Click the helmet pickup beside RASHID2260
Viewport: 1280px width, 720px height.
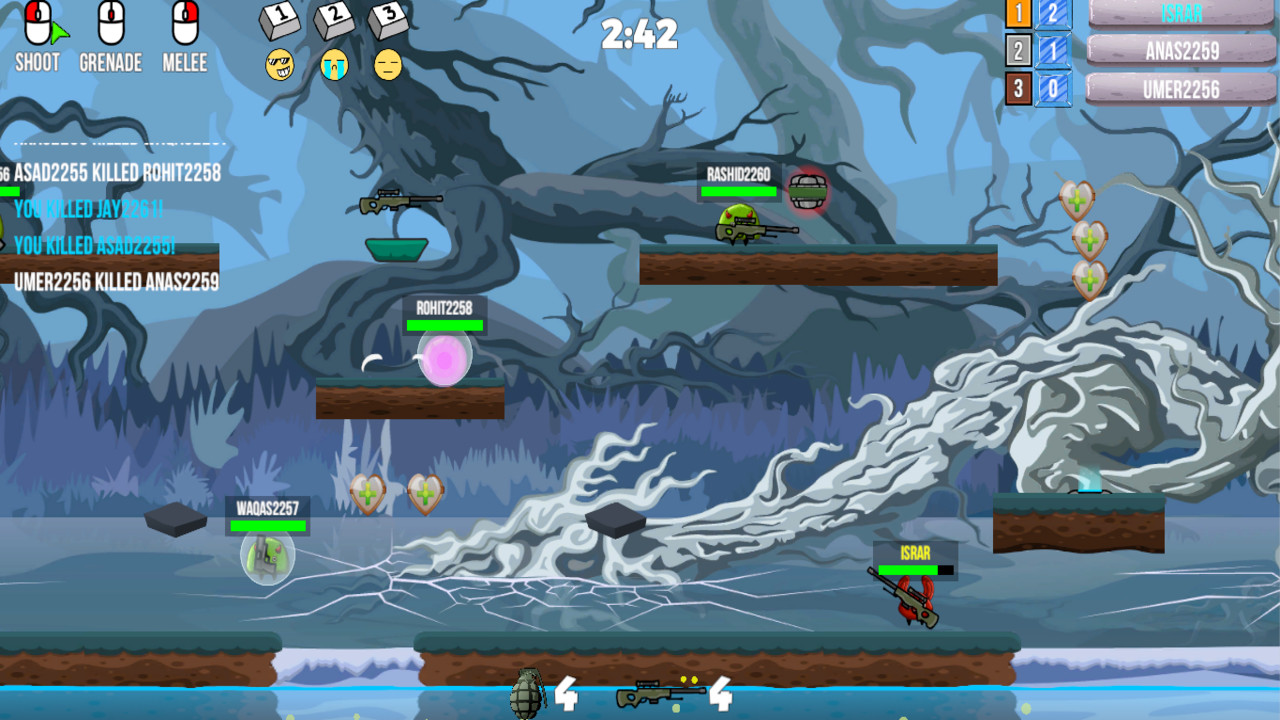810,193
